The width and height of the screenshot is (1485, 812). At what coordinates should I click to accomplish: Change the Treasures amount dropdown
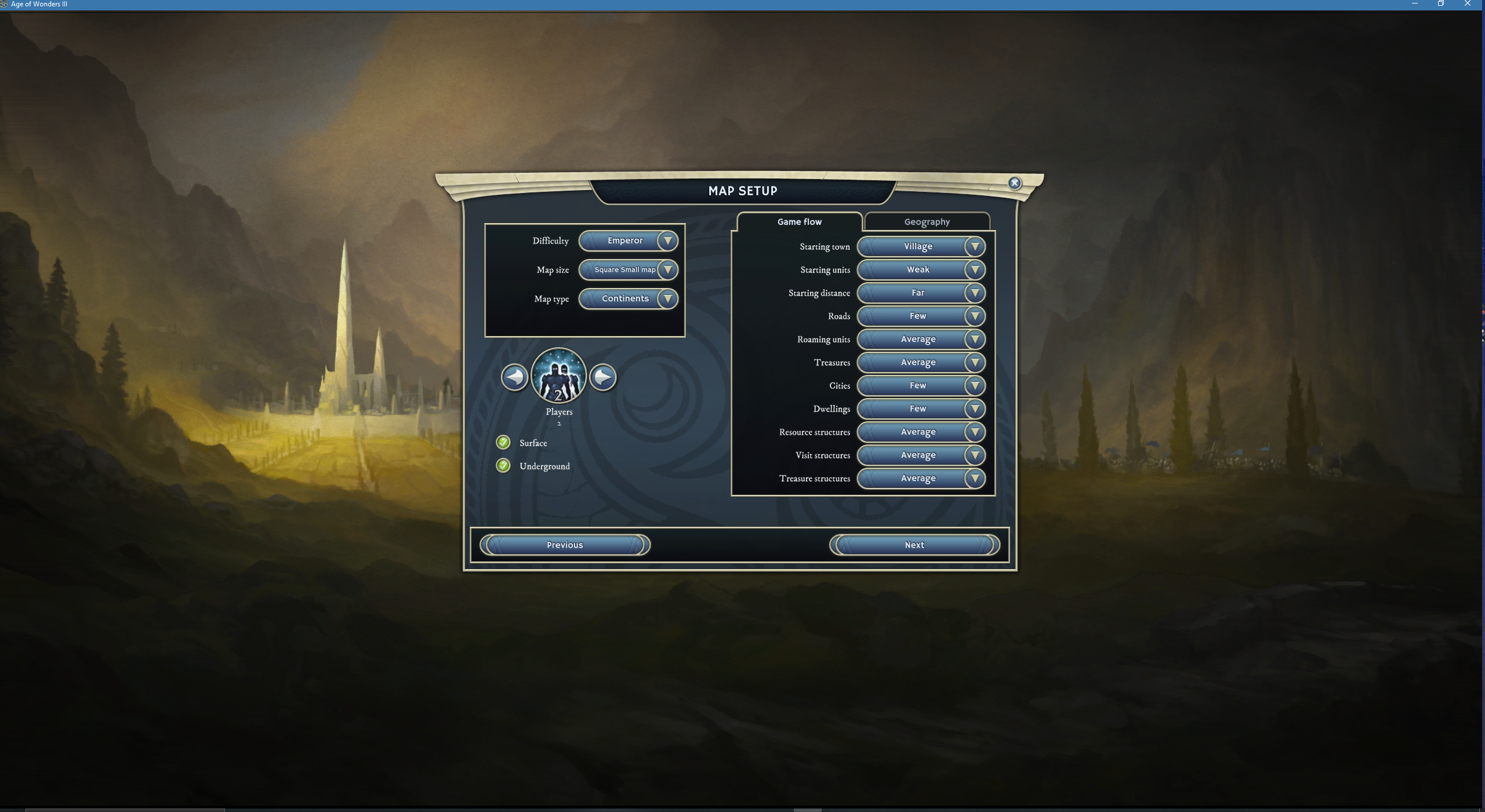click(x=921, y=362)
